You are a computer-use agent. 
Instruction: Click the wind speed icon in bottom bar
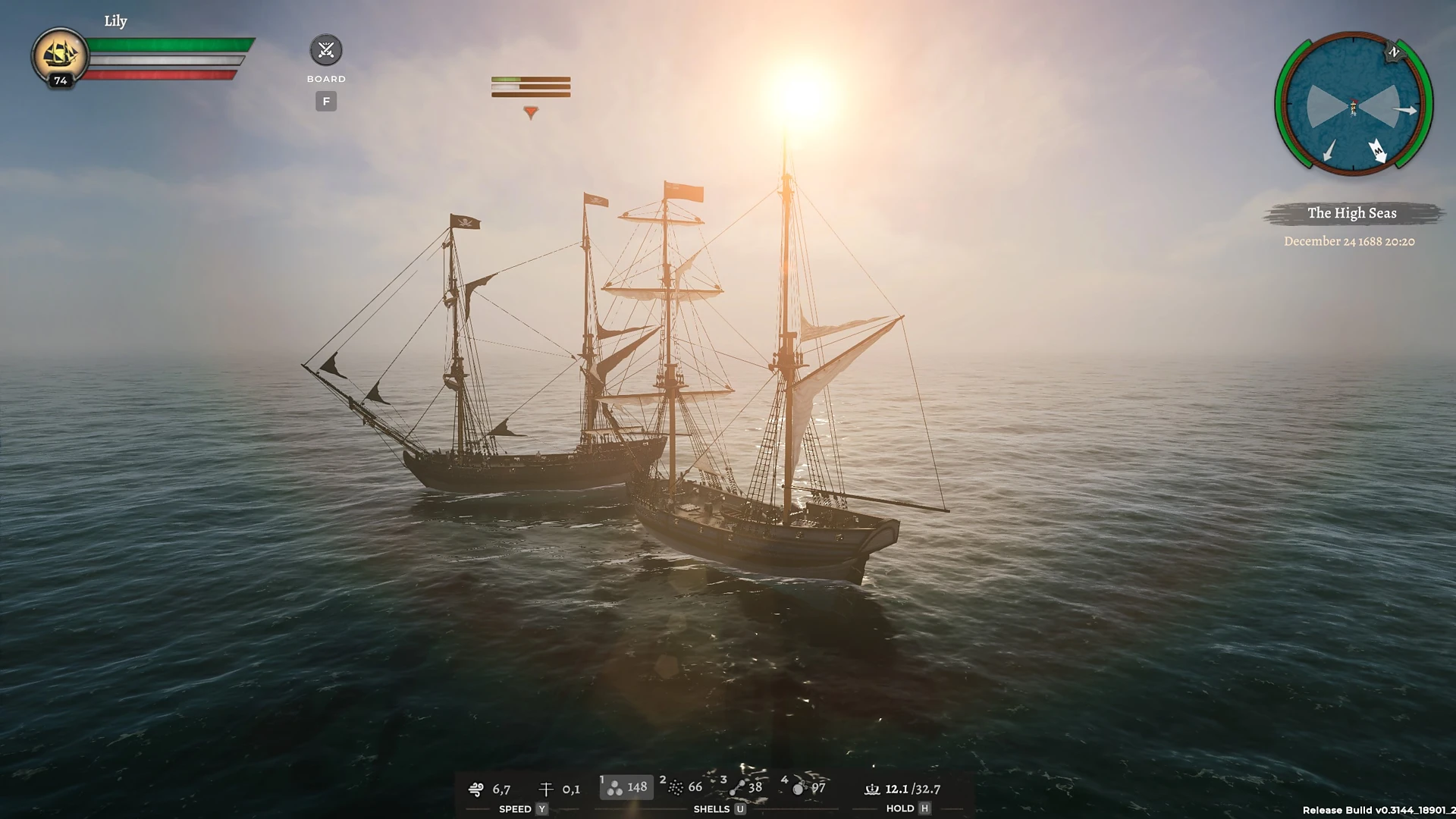click(x=476, y=789)
